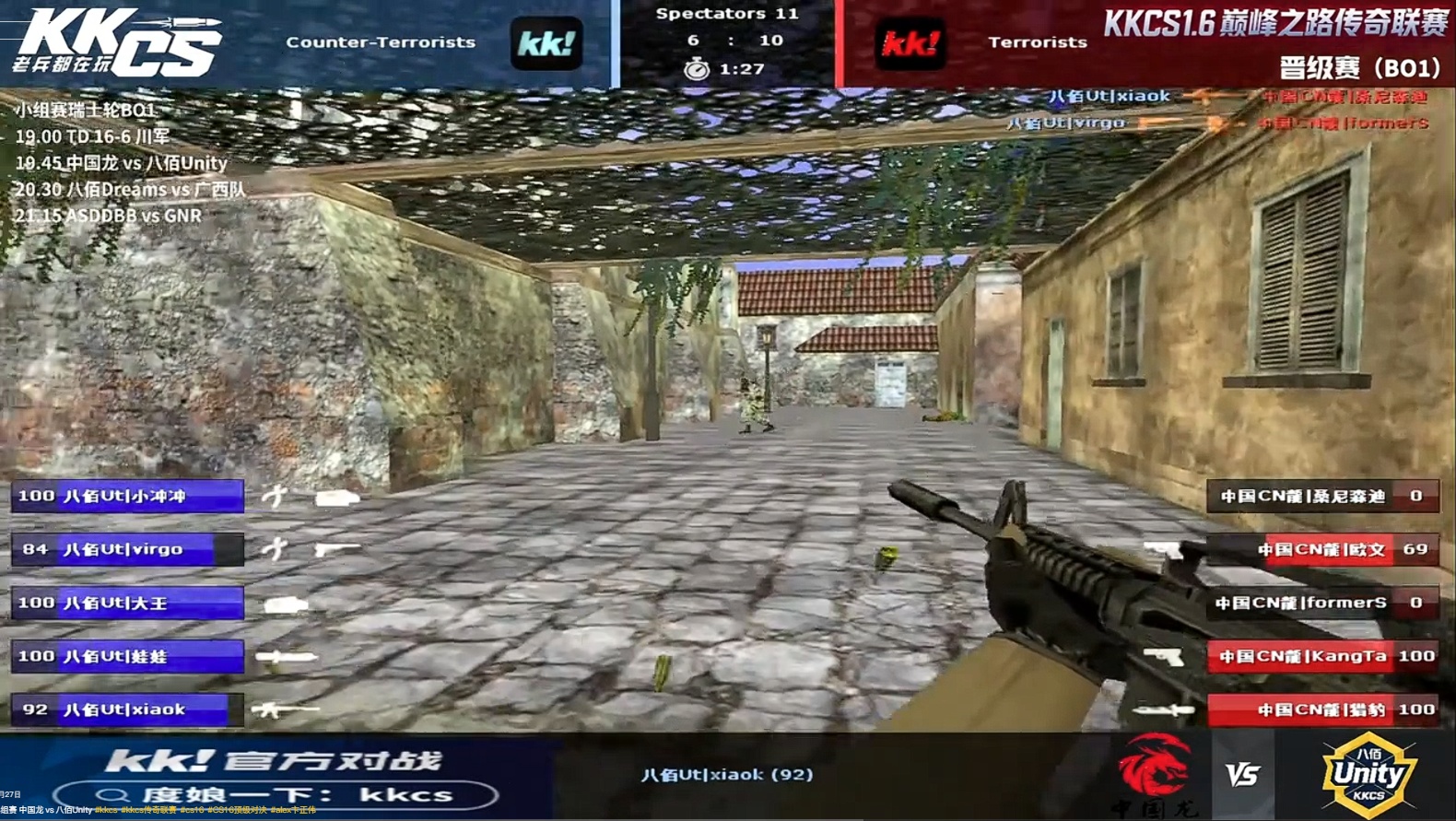
Task: Click the rifle icon beside xiaok
Action: [286, 710]
